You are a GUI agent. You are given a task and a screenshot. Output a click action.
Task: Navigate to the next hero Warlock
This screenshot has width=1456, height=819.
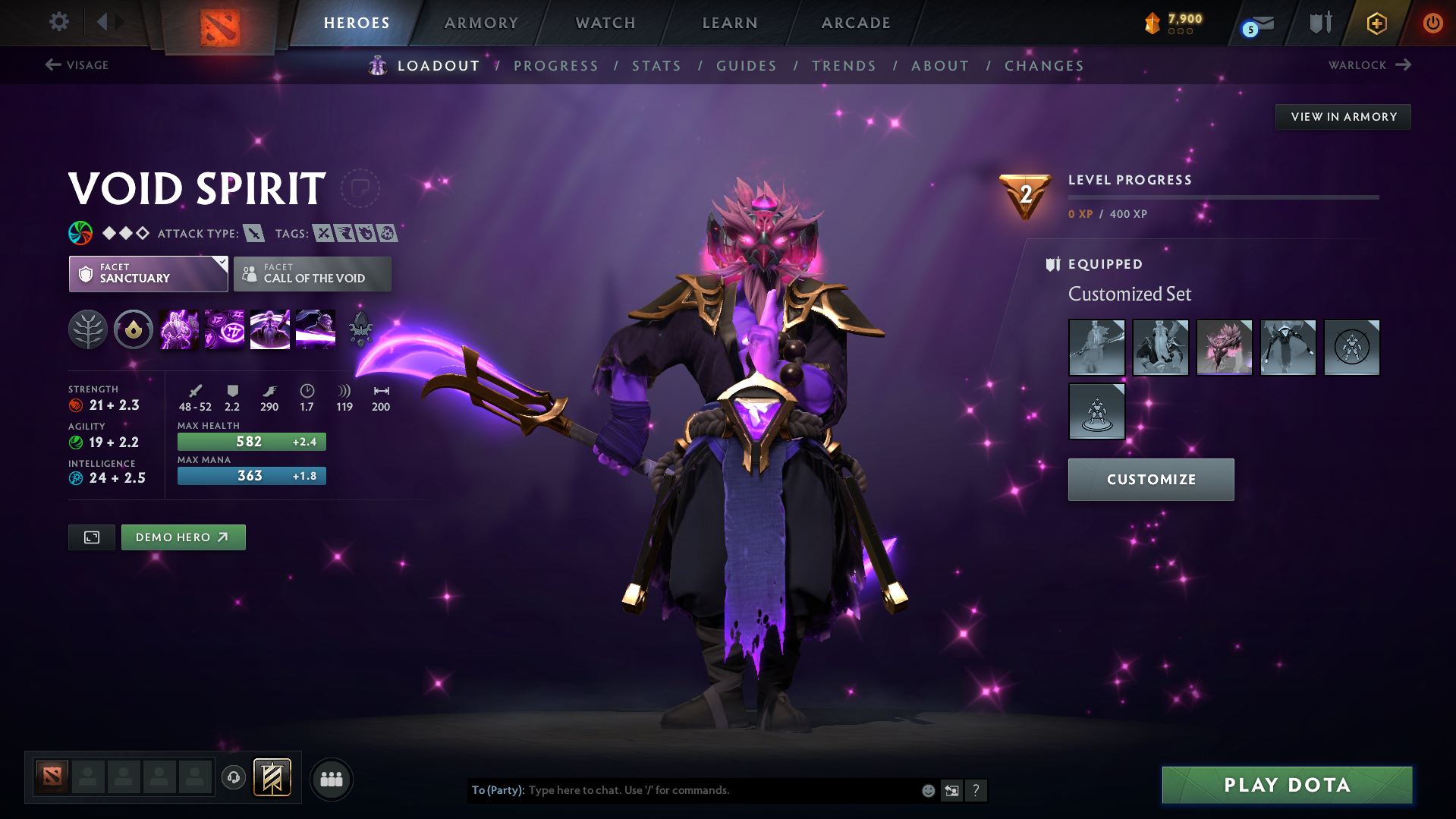click(x=1368, y=65)
